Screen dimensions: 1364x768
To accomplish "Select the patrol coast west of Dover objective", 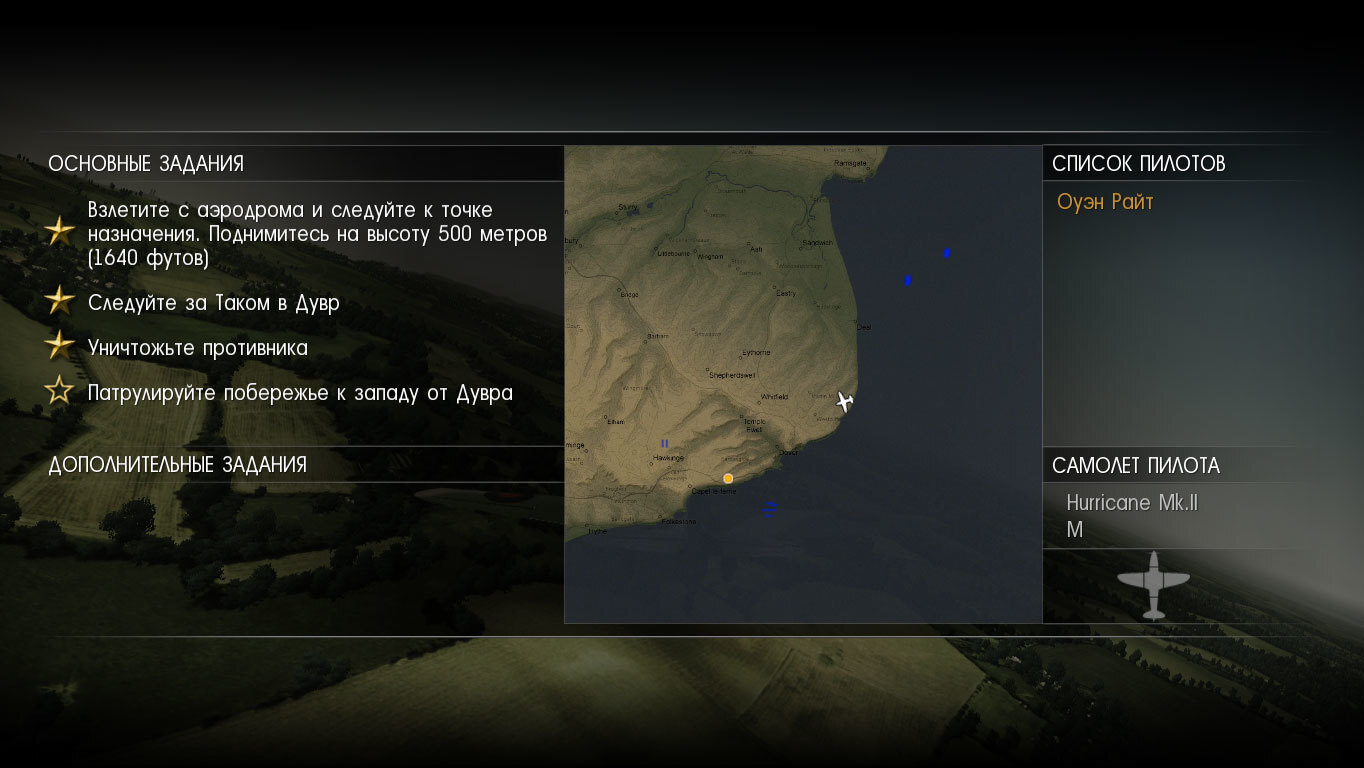I will (300, 392).
